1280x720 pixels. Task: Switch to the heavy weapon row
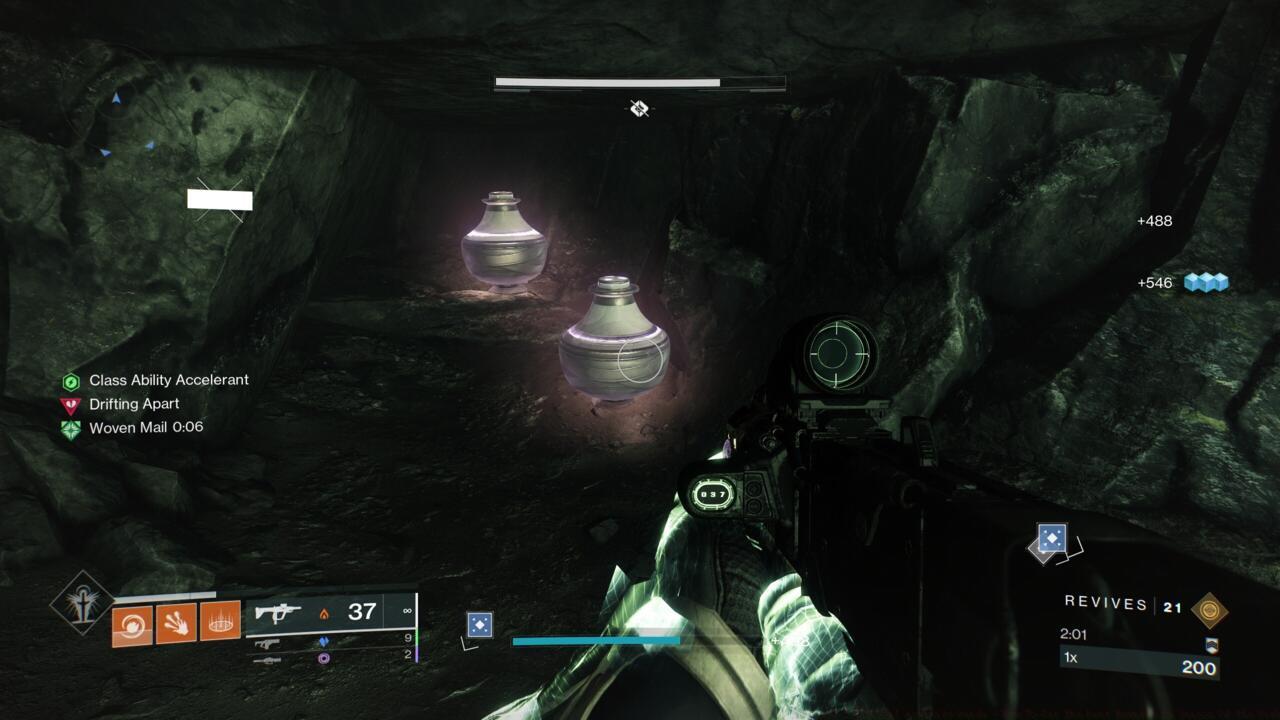pos(267,660)
